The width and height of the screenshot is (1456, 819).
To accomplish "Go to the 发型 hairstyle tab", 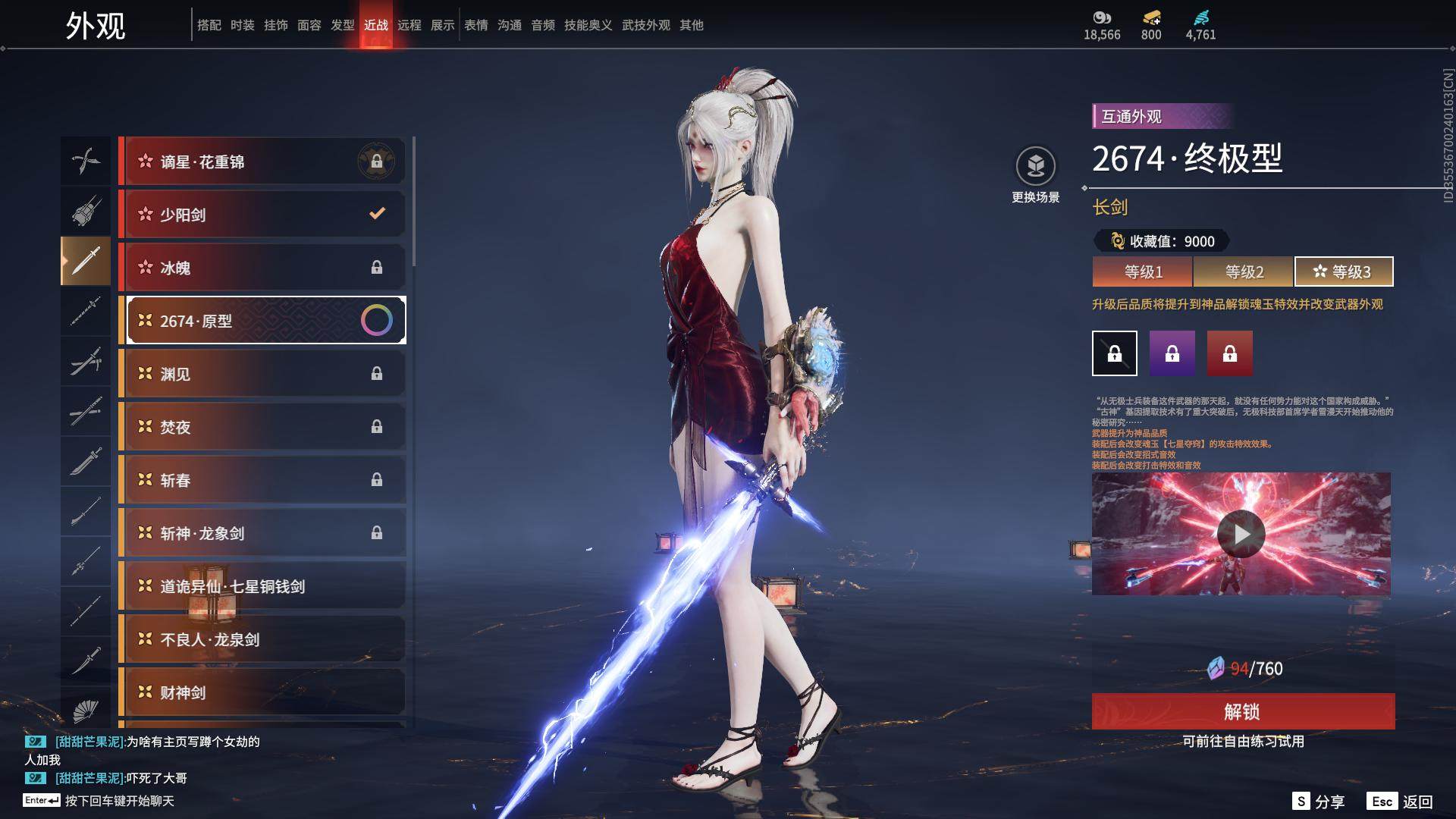I will pos(343,25).
